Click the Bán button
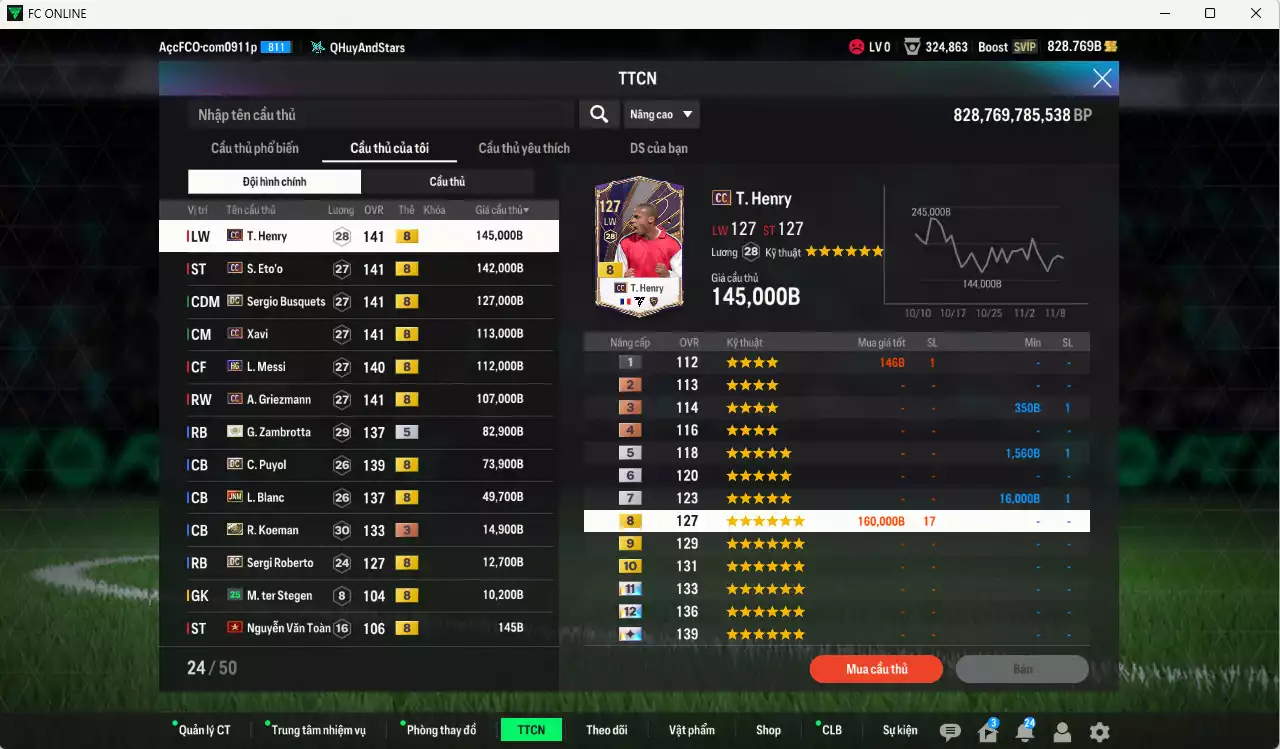 [x=1022, y=668]
